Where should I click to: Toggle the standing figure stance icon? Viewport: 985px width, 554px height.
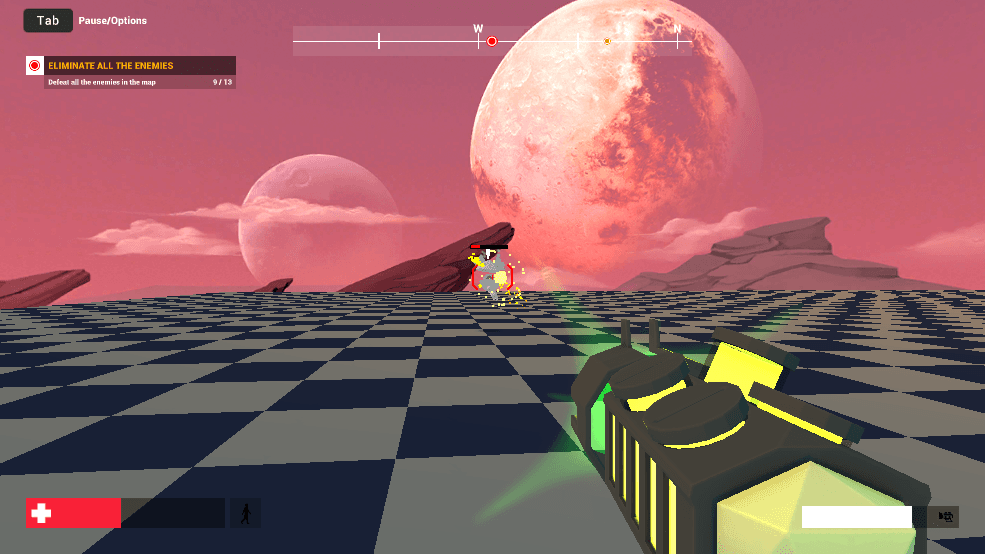click(245, 514)
